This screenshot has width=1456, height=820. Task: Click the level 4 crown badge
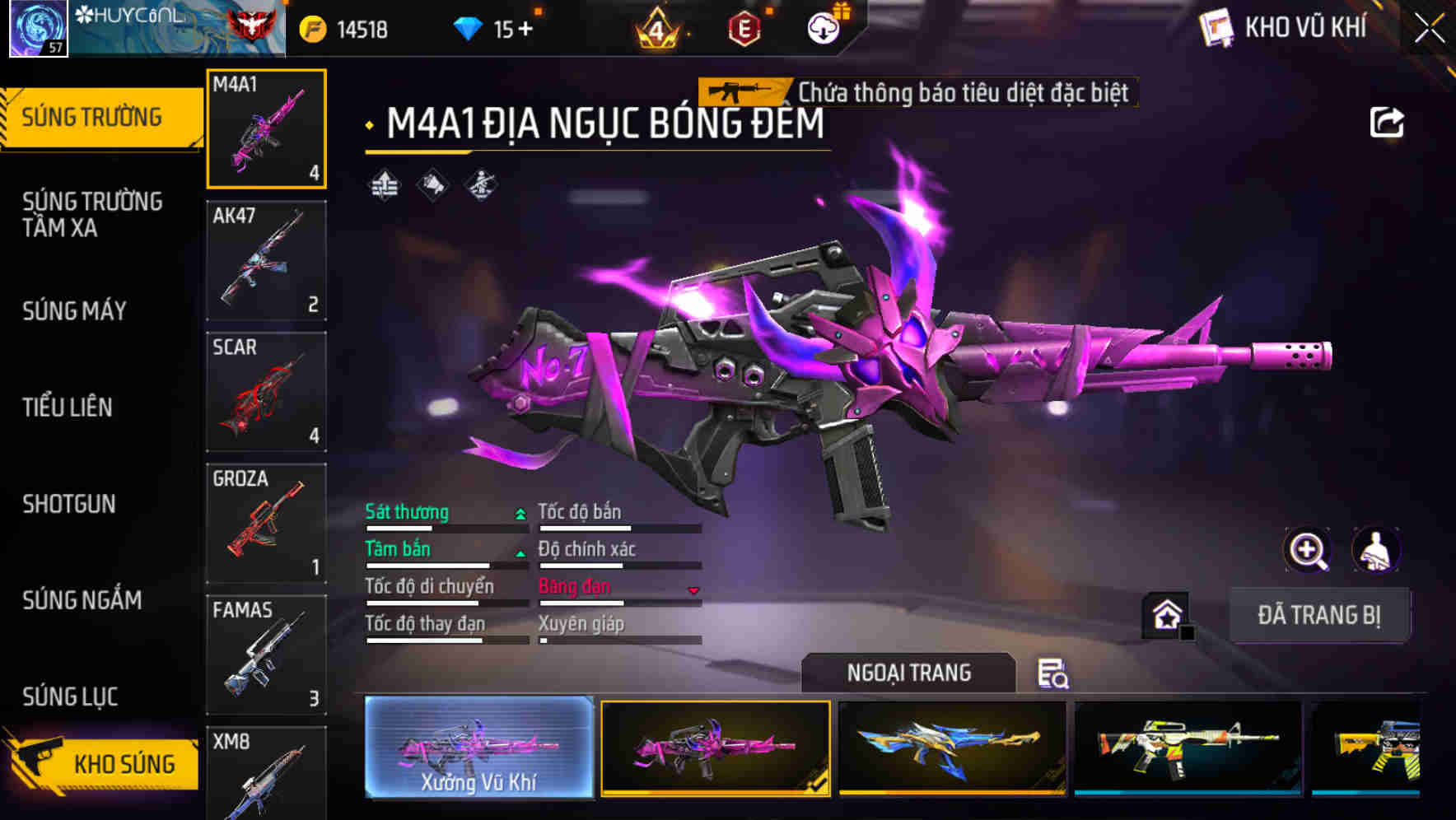click(659, 28)
